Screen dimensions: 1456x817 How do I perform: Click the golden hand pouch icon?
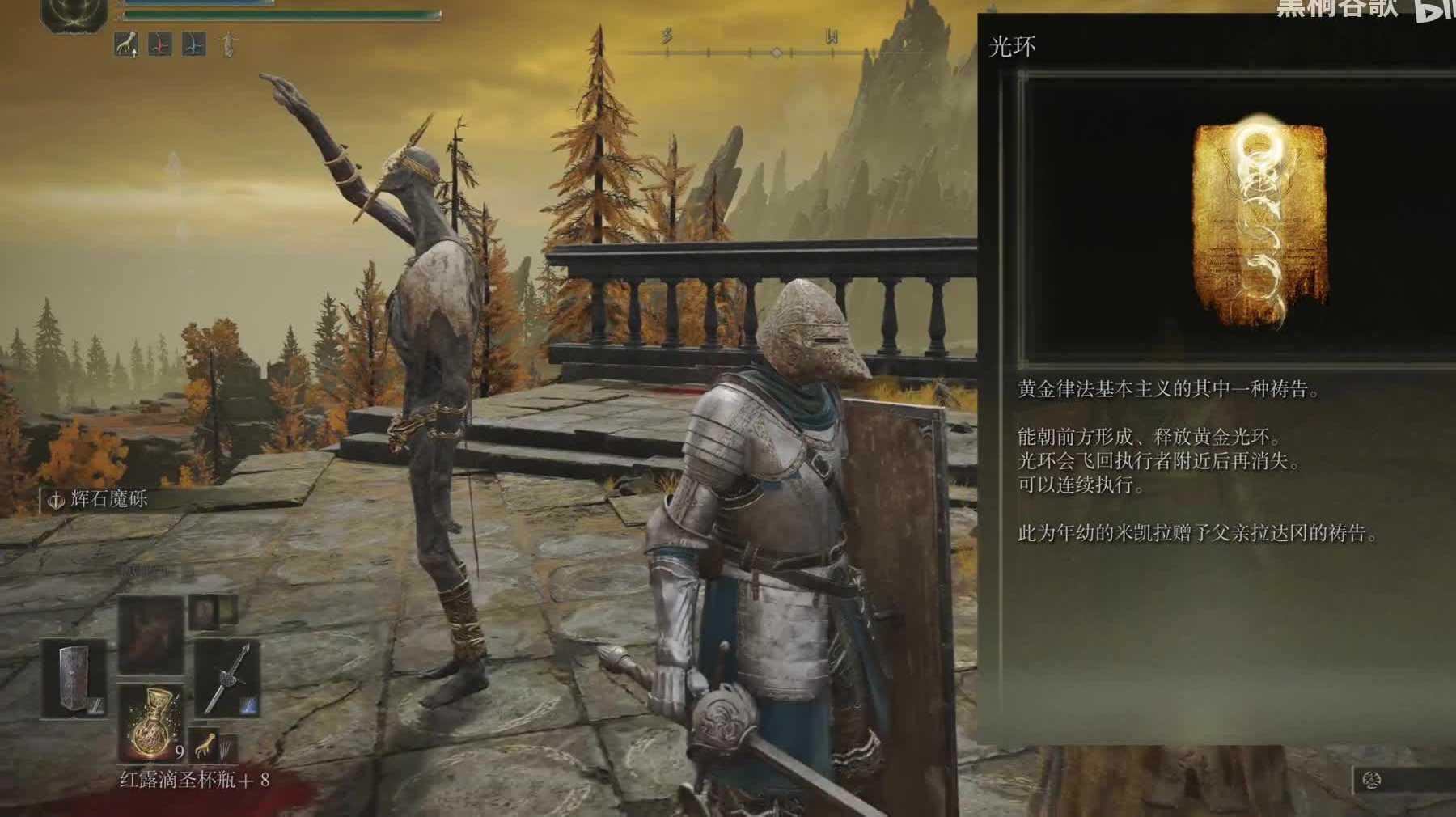coord(205,743)
